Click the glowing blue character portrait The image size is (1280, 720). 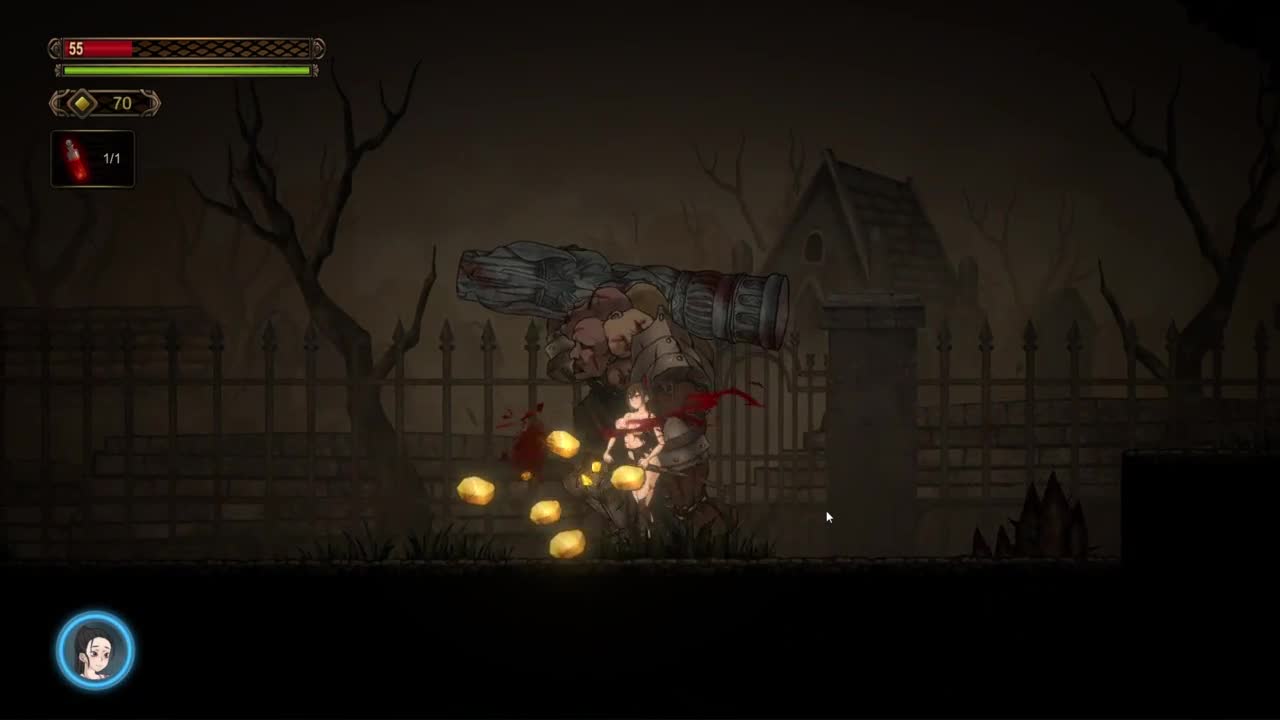click(x=95, y=650)
